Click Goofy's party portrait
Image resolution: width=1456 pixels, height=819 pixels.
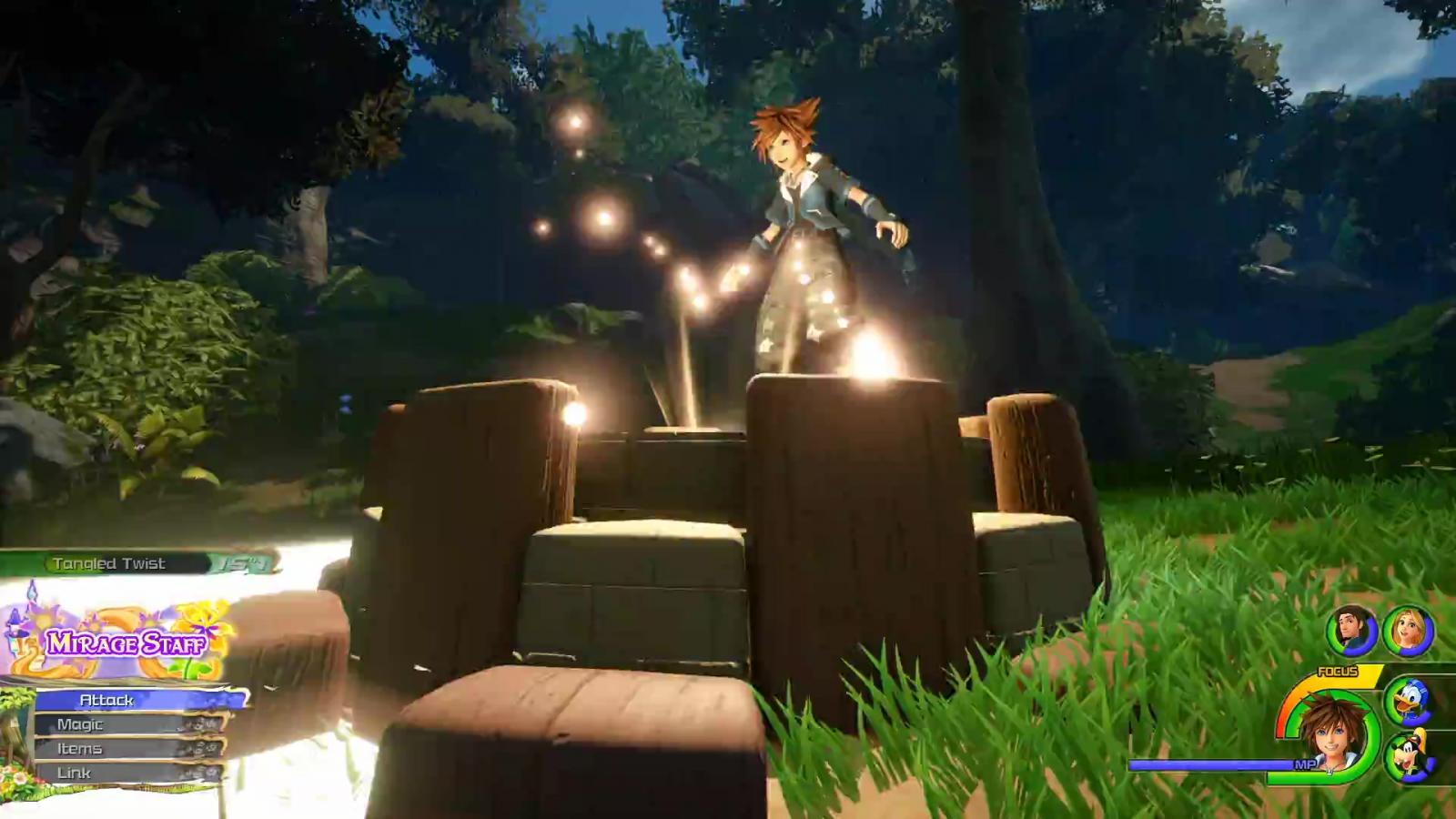pos(1409,757)
